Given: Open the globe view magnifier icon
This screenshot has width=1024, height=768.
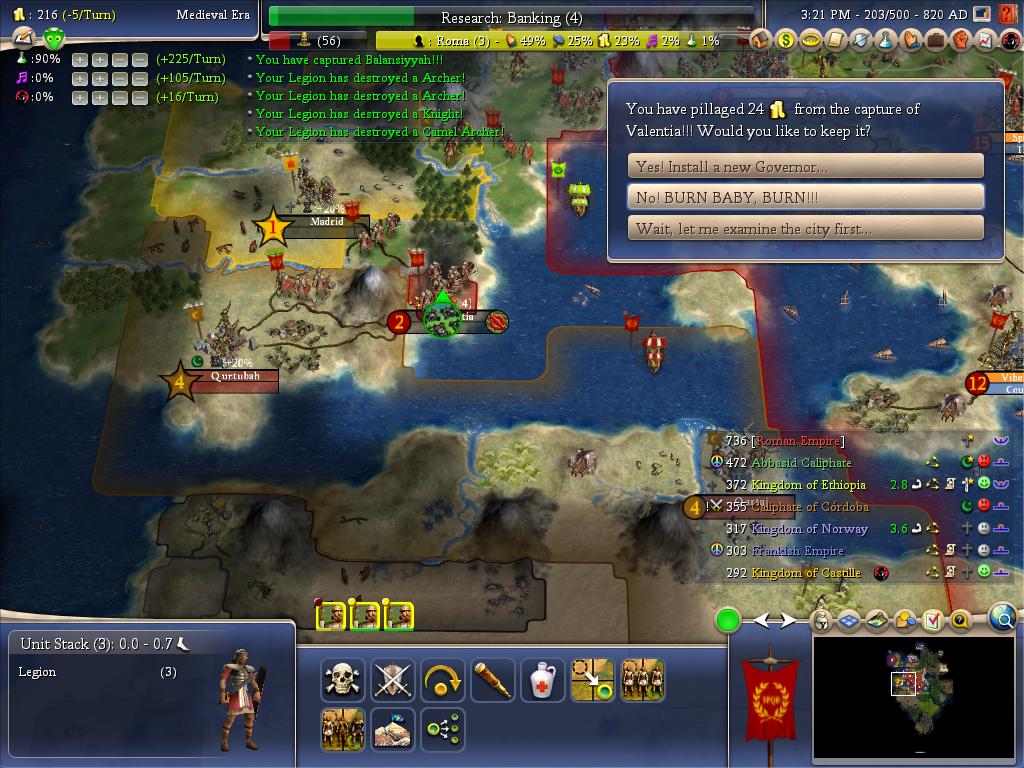Looking at the screenshot, I should (x=1002, y=619).
